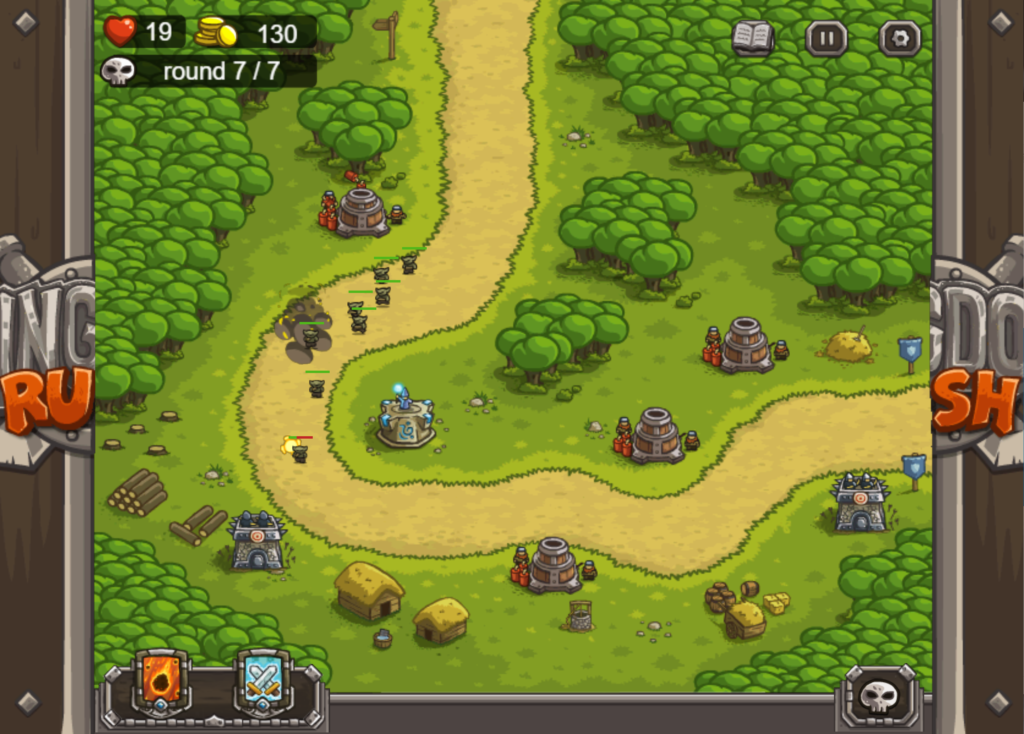Viewport: 1024px width, 734px height.
Task: Open the settings gear menu
Action: pyautogui.click(x=899, y=39)
